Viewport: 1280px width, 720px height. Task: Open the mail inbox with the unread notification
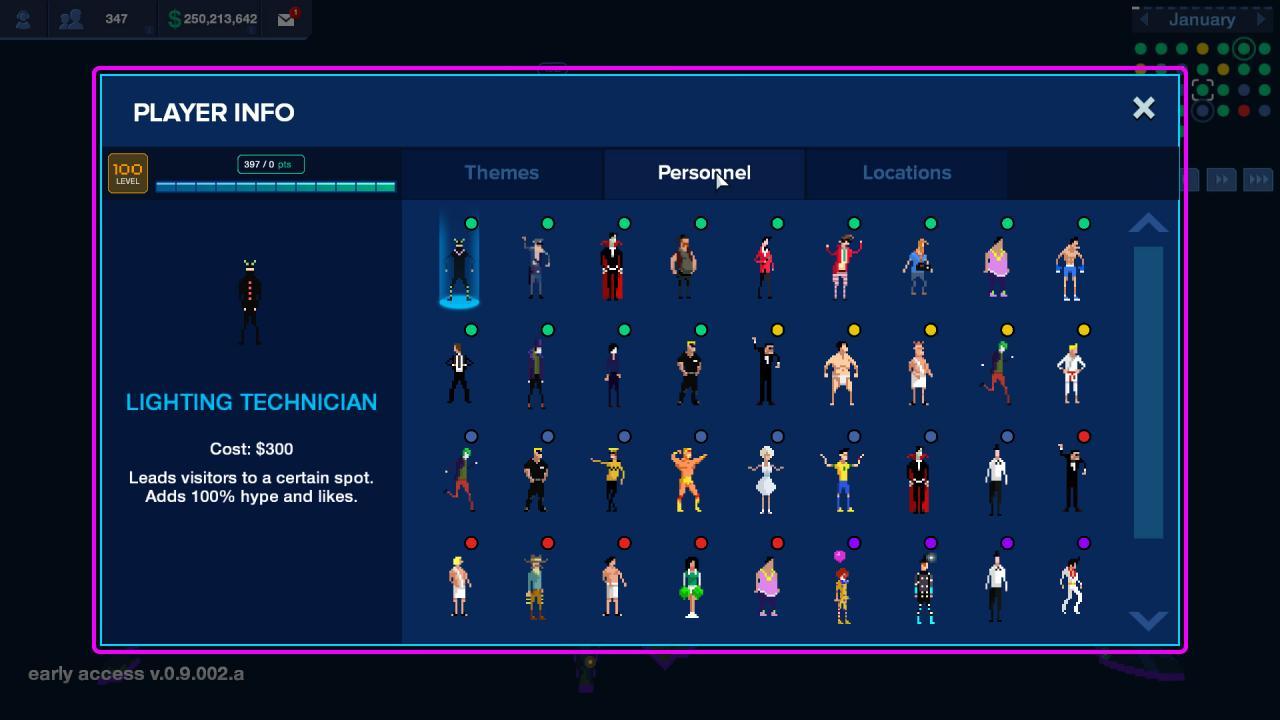[285, 18]
